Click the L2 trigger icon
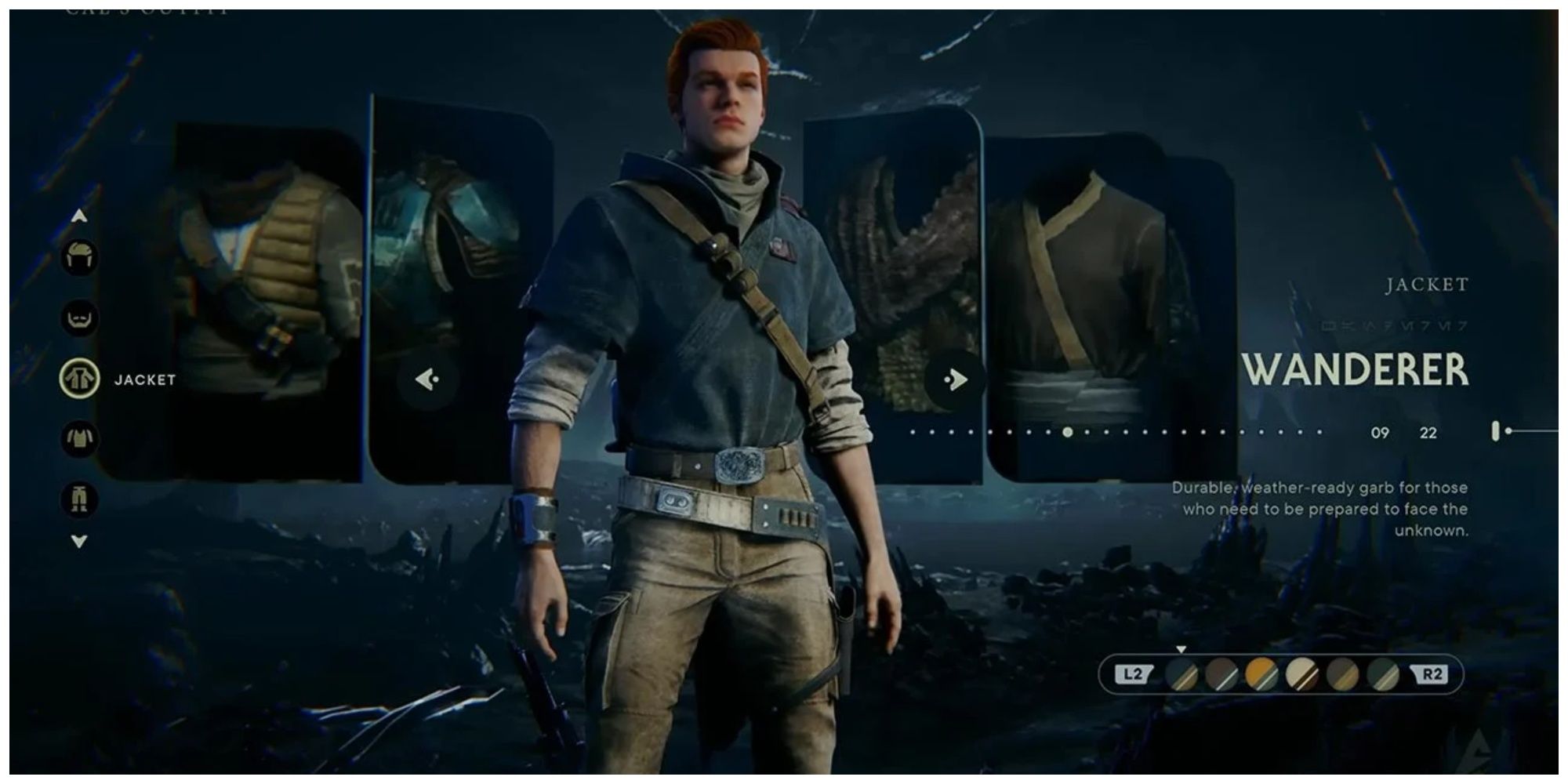1568x784 pixels. tap(1133, 673)
